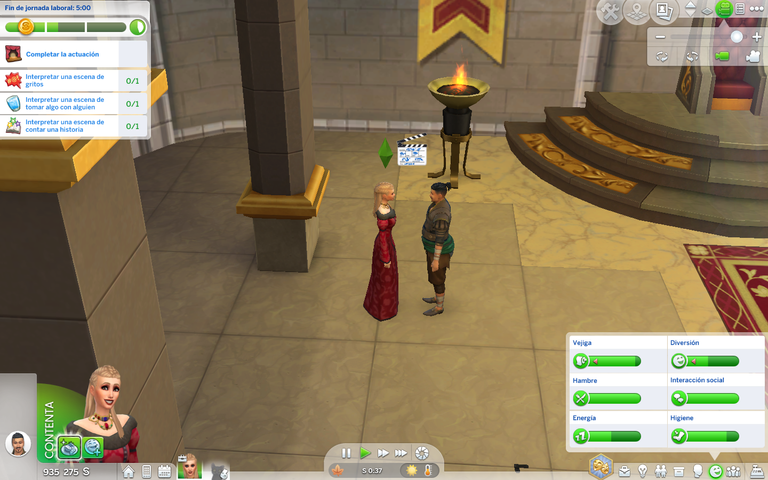Open the phone icon in bottom bar

tap(147, 471)
